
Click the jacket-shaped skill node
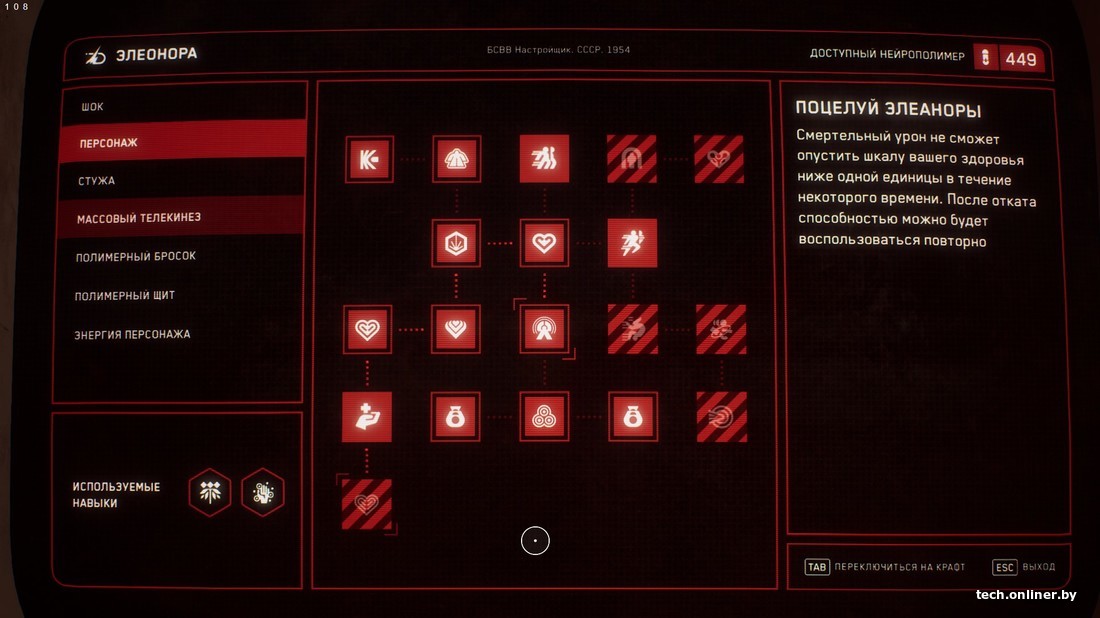click(x=456, y=159)
